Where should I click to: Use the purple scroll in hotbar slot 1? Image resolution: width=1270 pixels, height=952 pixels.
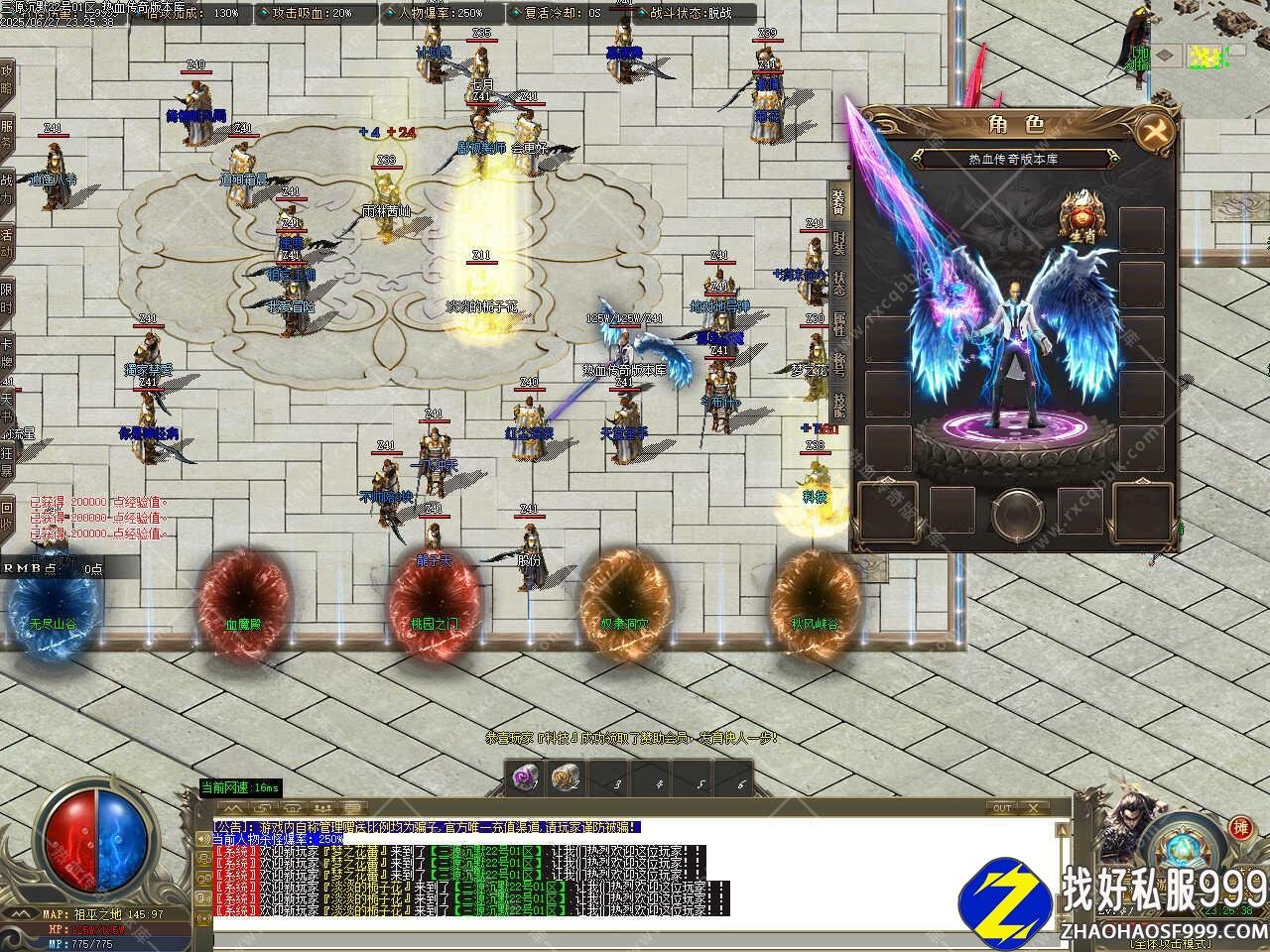[524, 778]
